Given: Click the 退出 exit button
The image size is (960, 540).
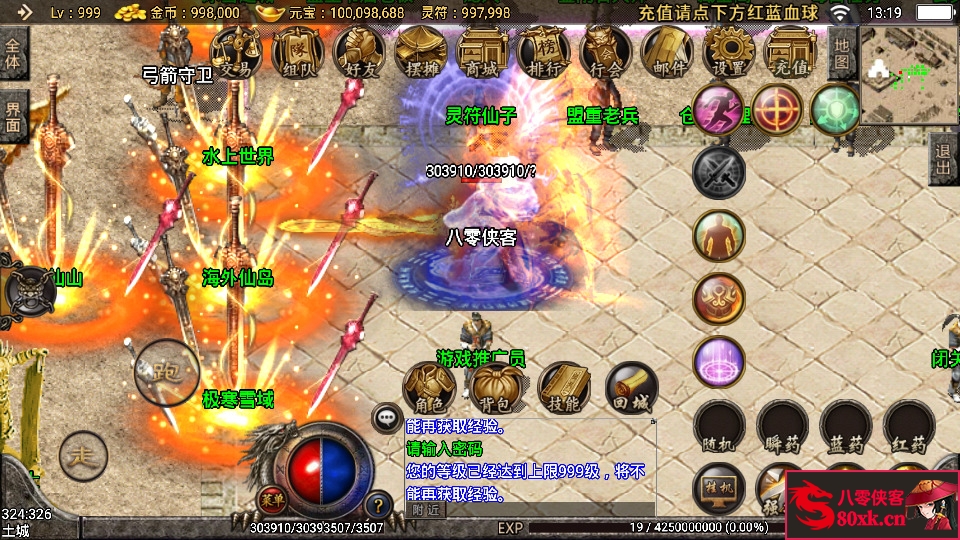Looking at the screenshot, I should [x=942, y=159].
